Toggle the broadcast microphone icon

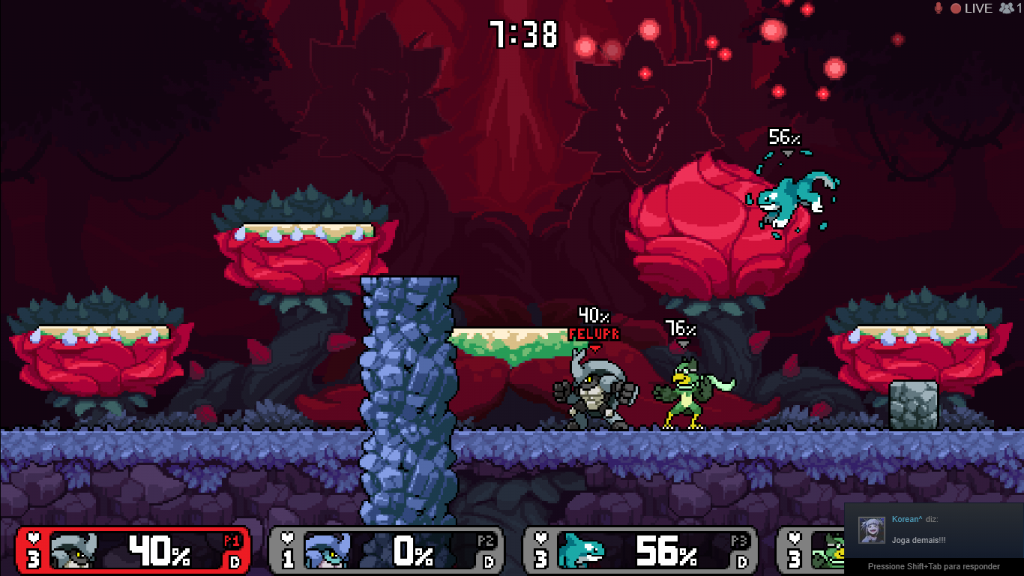click(x=938, y=9)
